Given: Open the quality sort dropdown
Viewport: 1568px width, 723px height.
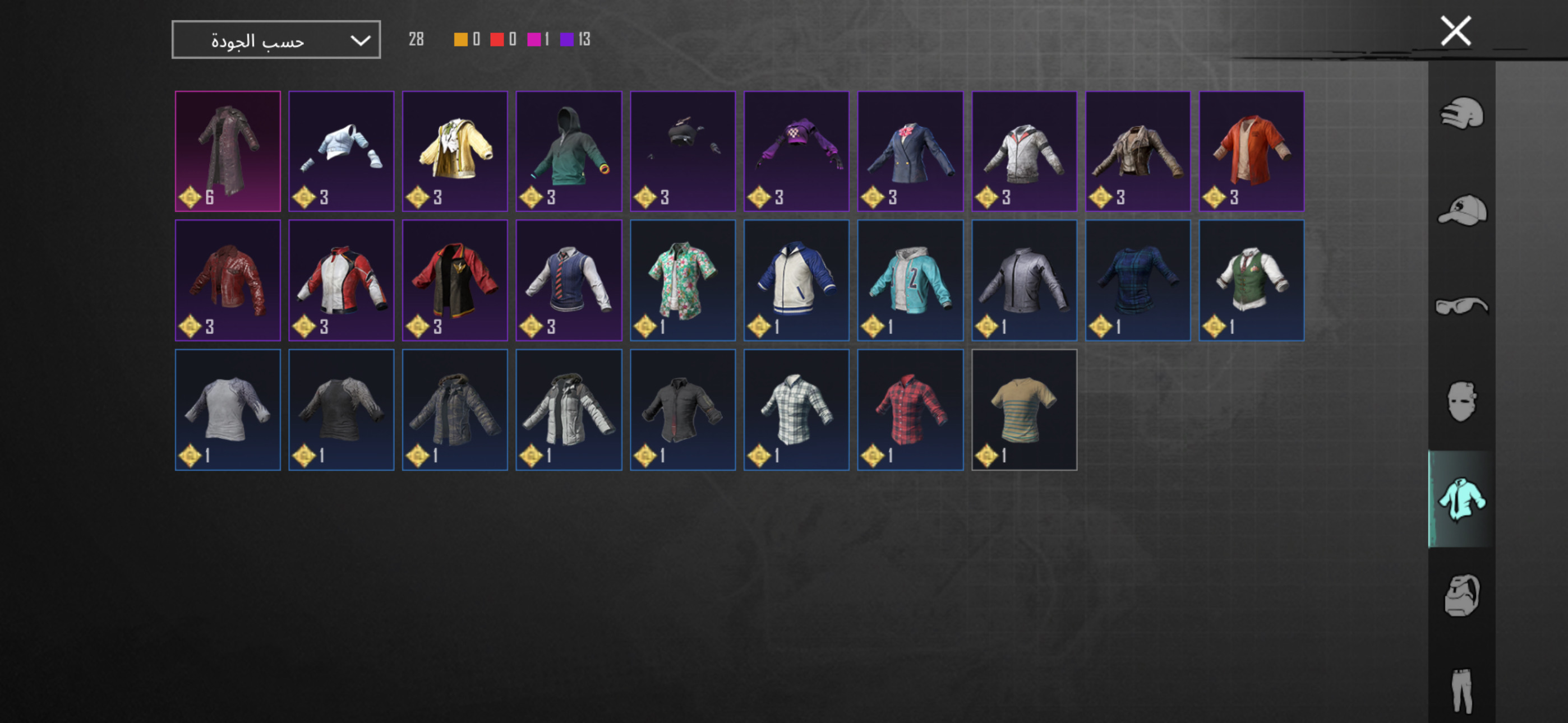Looking at the screenshot, I should coord(276,40).
